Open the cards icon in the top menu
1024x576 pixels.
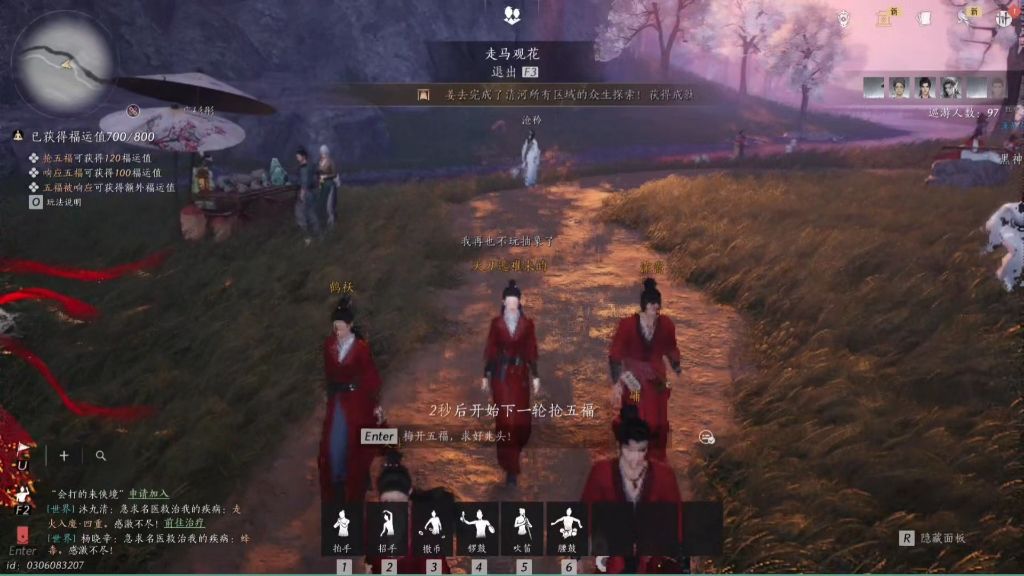924,17
